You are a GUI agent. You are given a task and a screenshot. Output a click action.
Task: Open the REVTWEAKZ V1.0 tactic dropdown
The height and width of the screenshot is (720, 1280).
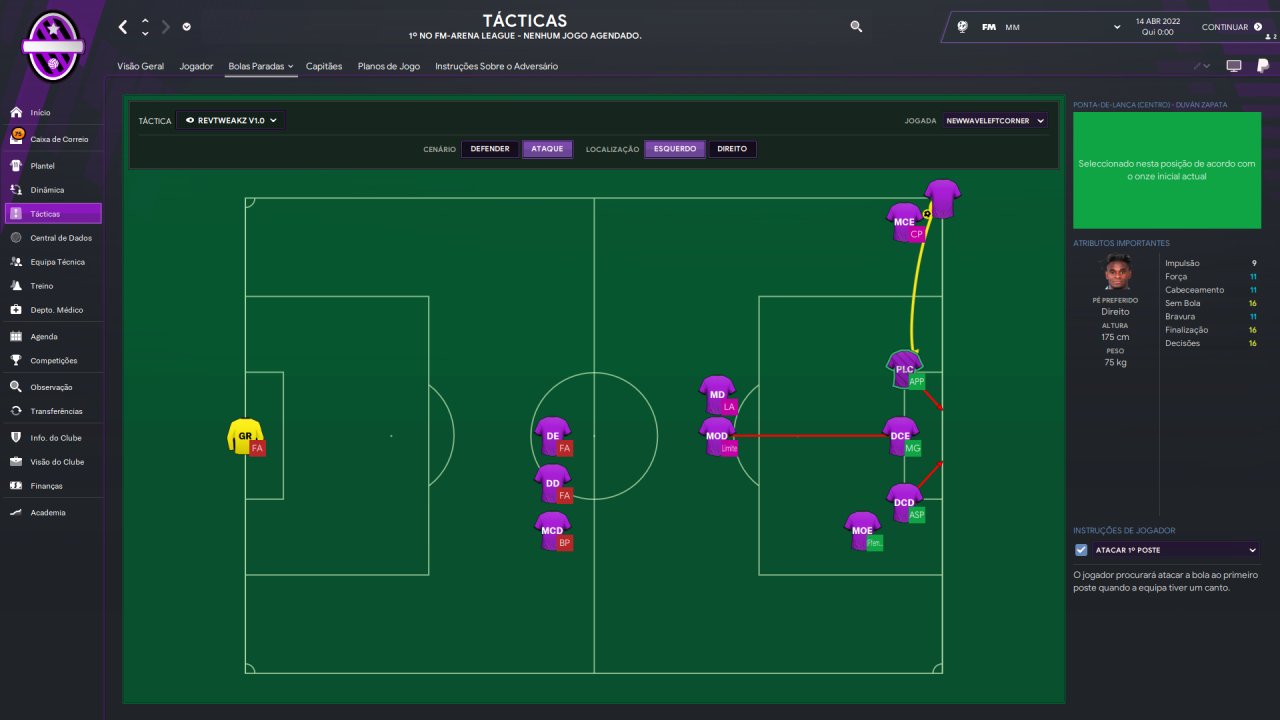point(230,120)
